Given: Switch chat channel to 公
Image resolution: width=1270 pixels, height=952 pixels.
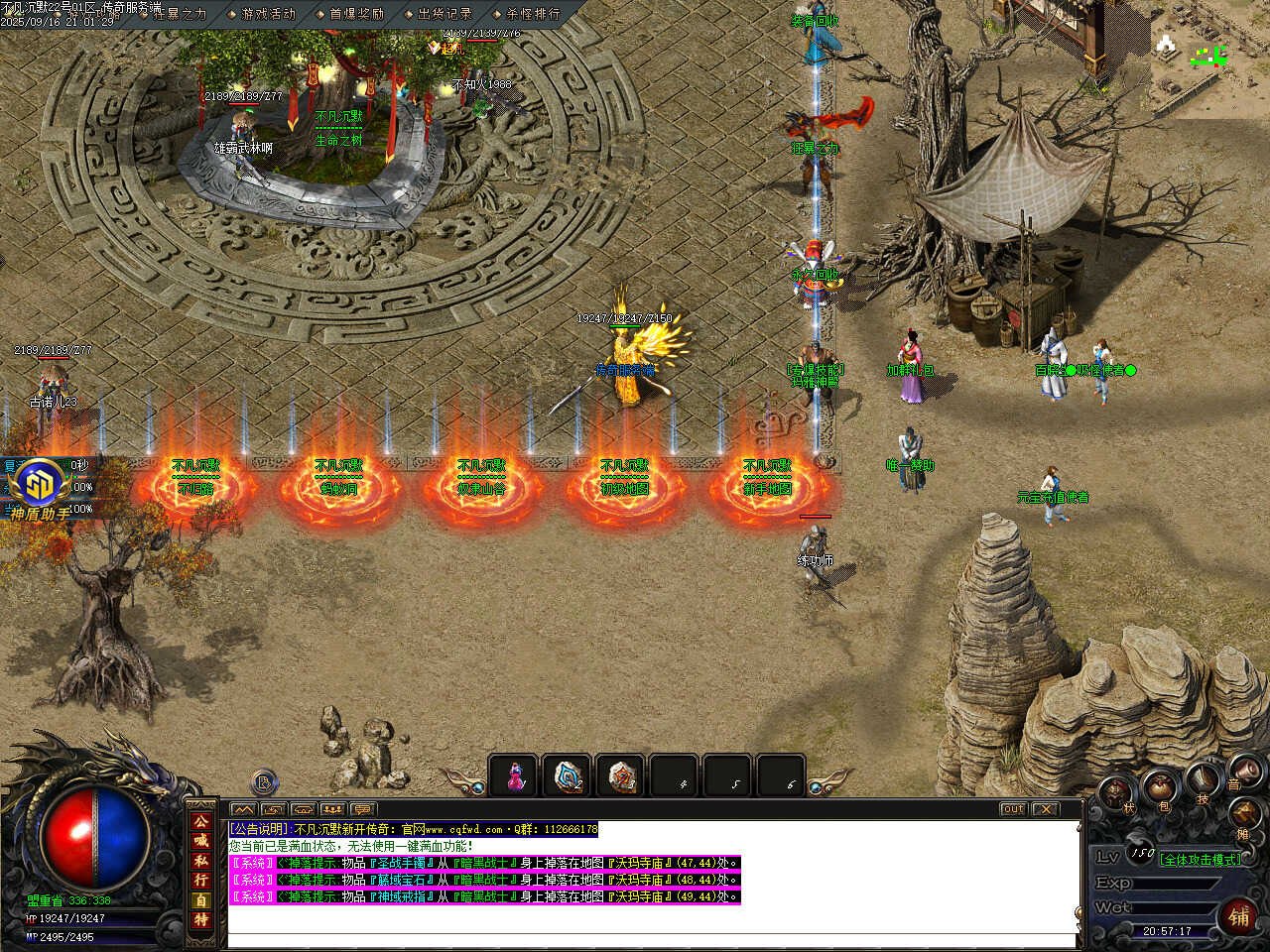Looking at the screenshot, I should pos(201,822).
